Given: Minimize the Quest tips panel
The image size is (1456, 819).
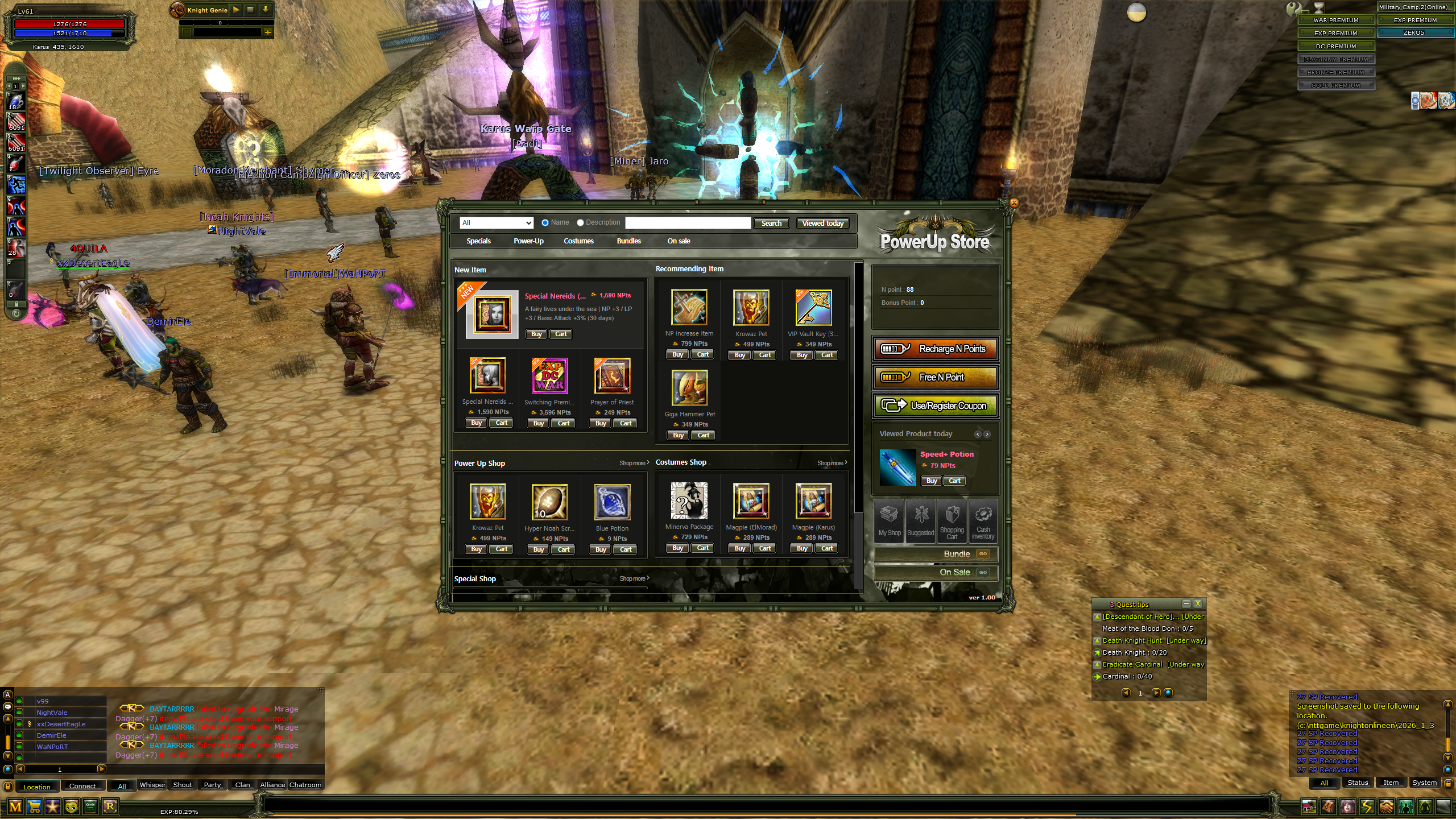Looking at the screenshot, I should [1186, 604].
